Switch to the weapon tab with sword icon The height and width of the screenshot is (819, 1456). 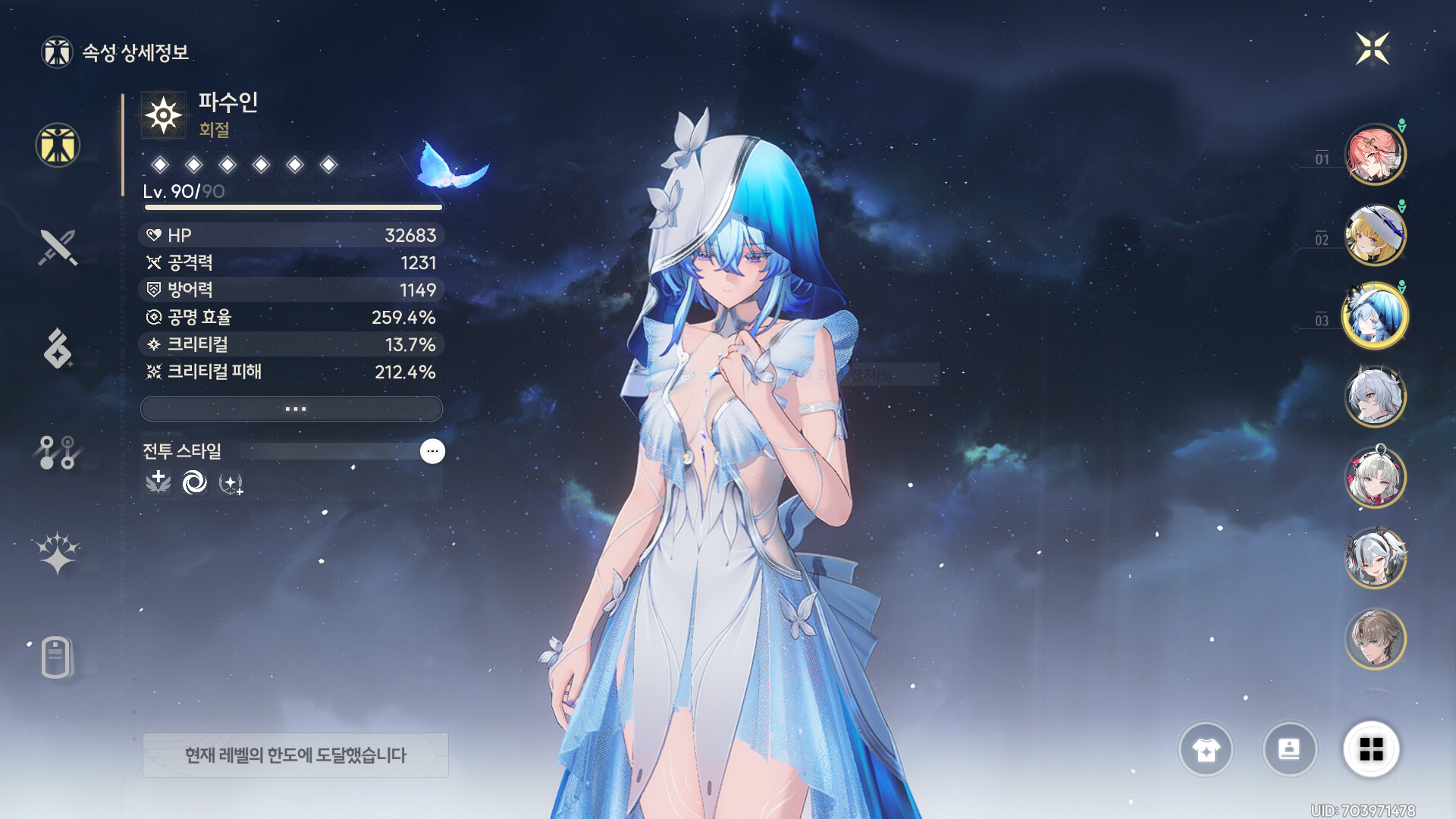(58, 247)
